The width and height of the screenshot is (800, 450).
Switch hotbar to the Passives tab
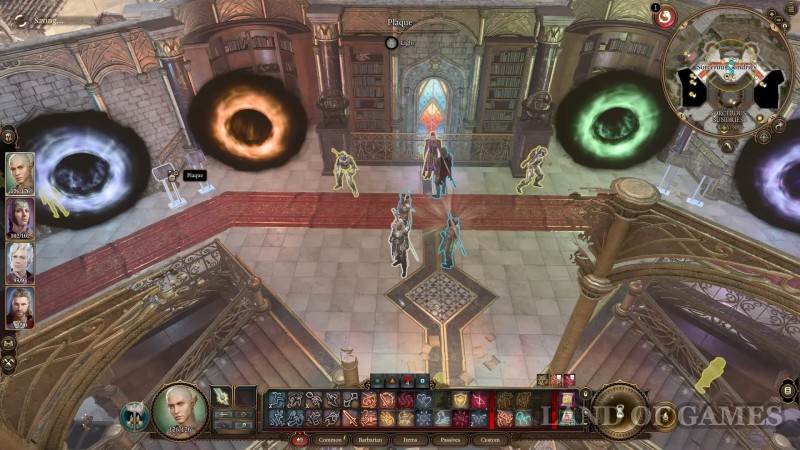[450, 438]
